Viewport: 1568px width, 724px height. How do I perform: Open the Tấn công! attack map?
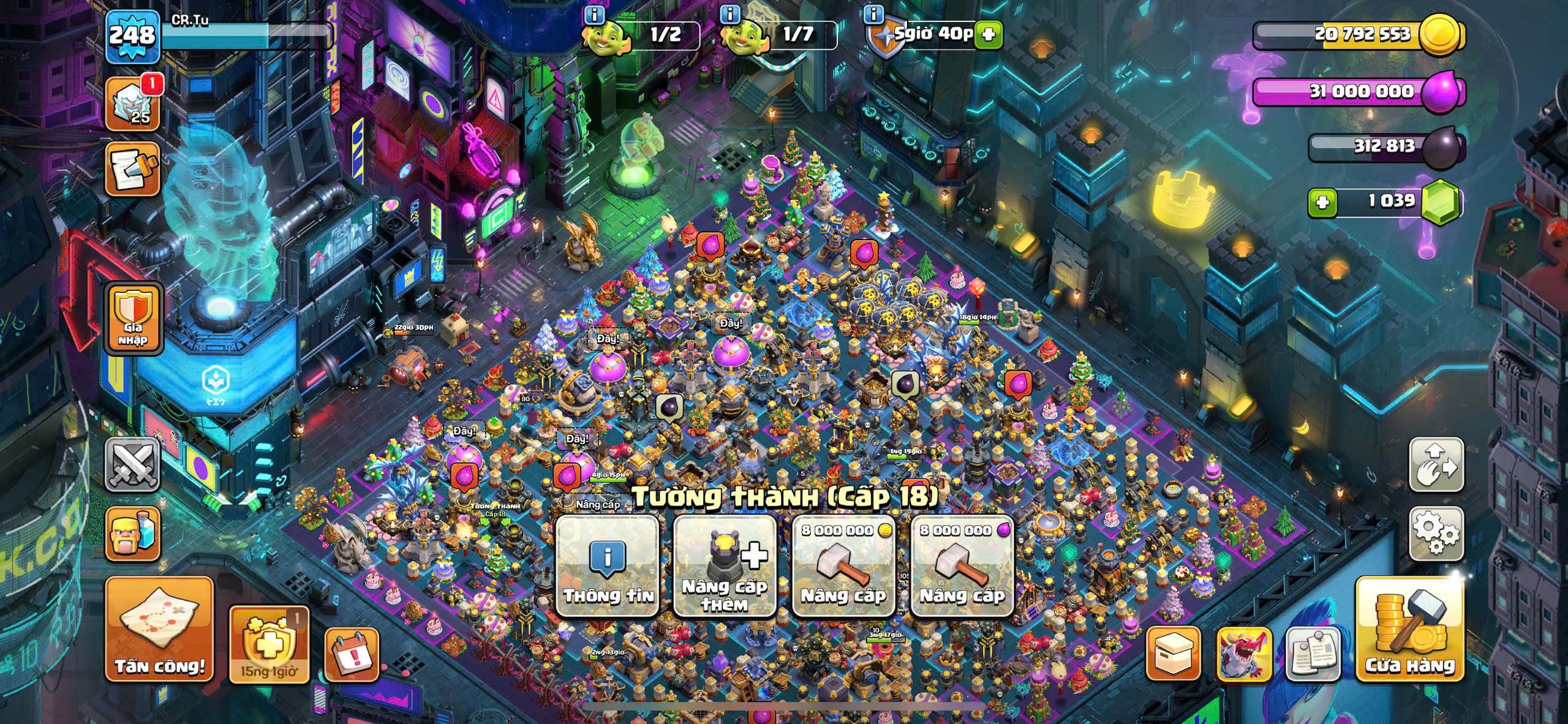click(x=159, y=629)
